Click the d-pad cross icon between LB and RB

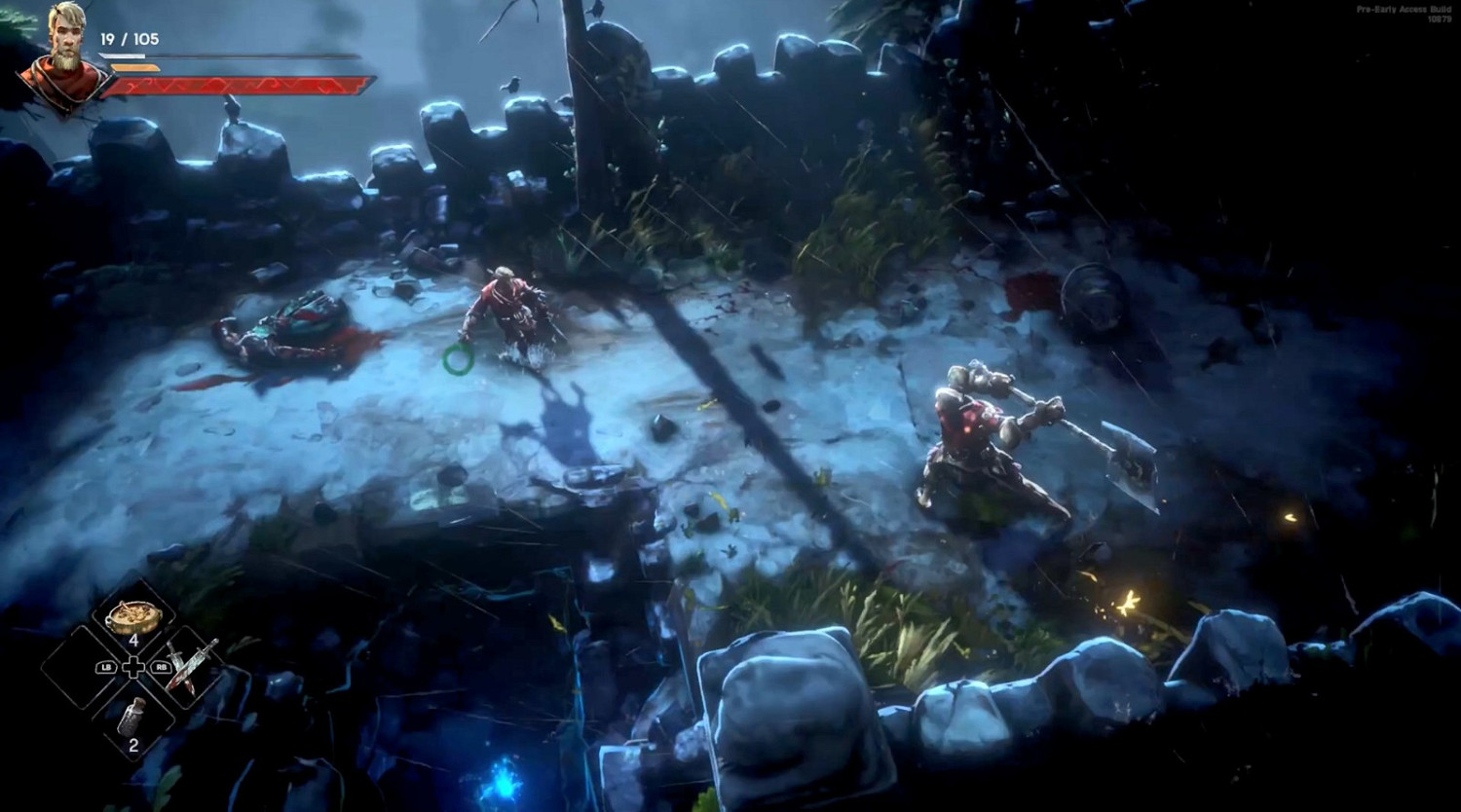[x=131, y=669]
